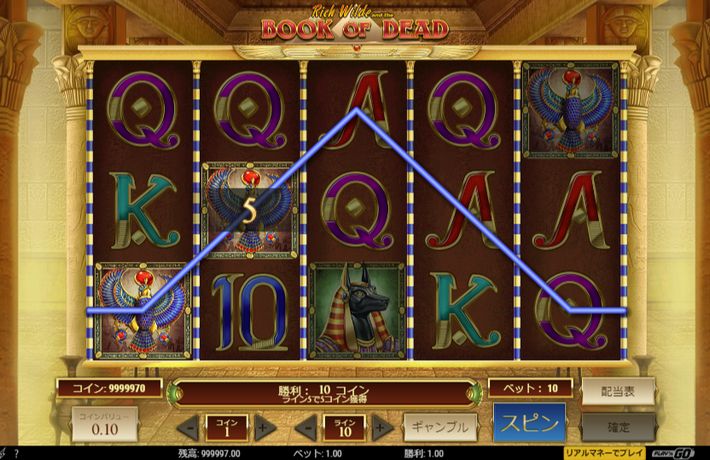Image resolution: width=710 pixels, height=460 pixels.
Task: Click the grey 確定 button
Action: point(618,426)
